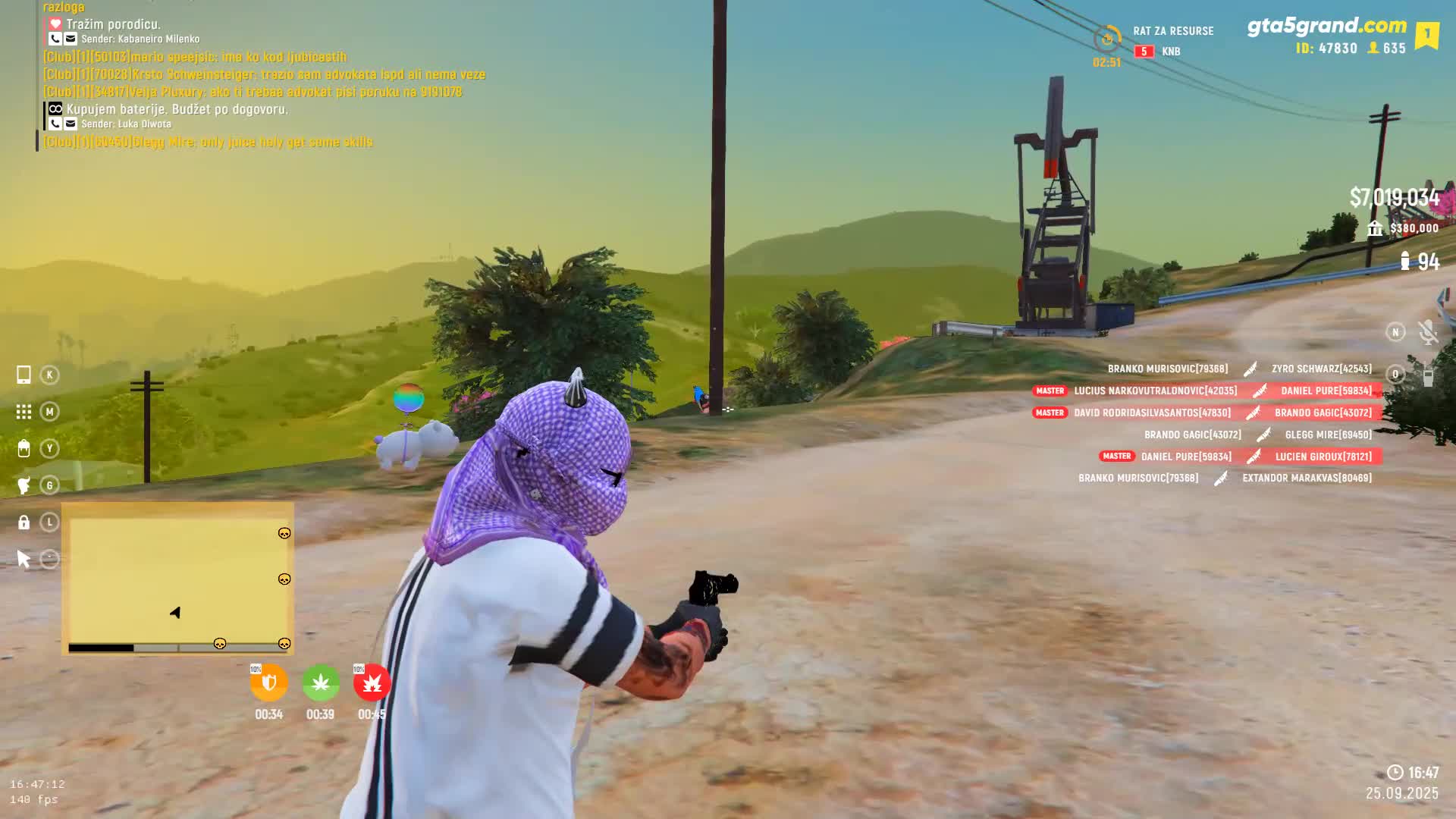This screenshot has height=819, width=1456.
Task: Activate the mouse cursor mode icon
Action: (x=24, y=560)
